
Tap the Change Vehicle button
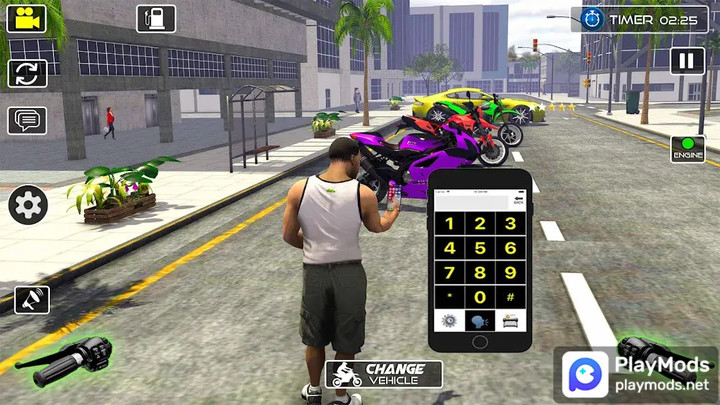click(x=384, y=374)
